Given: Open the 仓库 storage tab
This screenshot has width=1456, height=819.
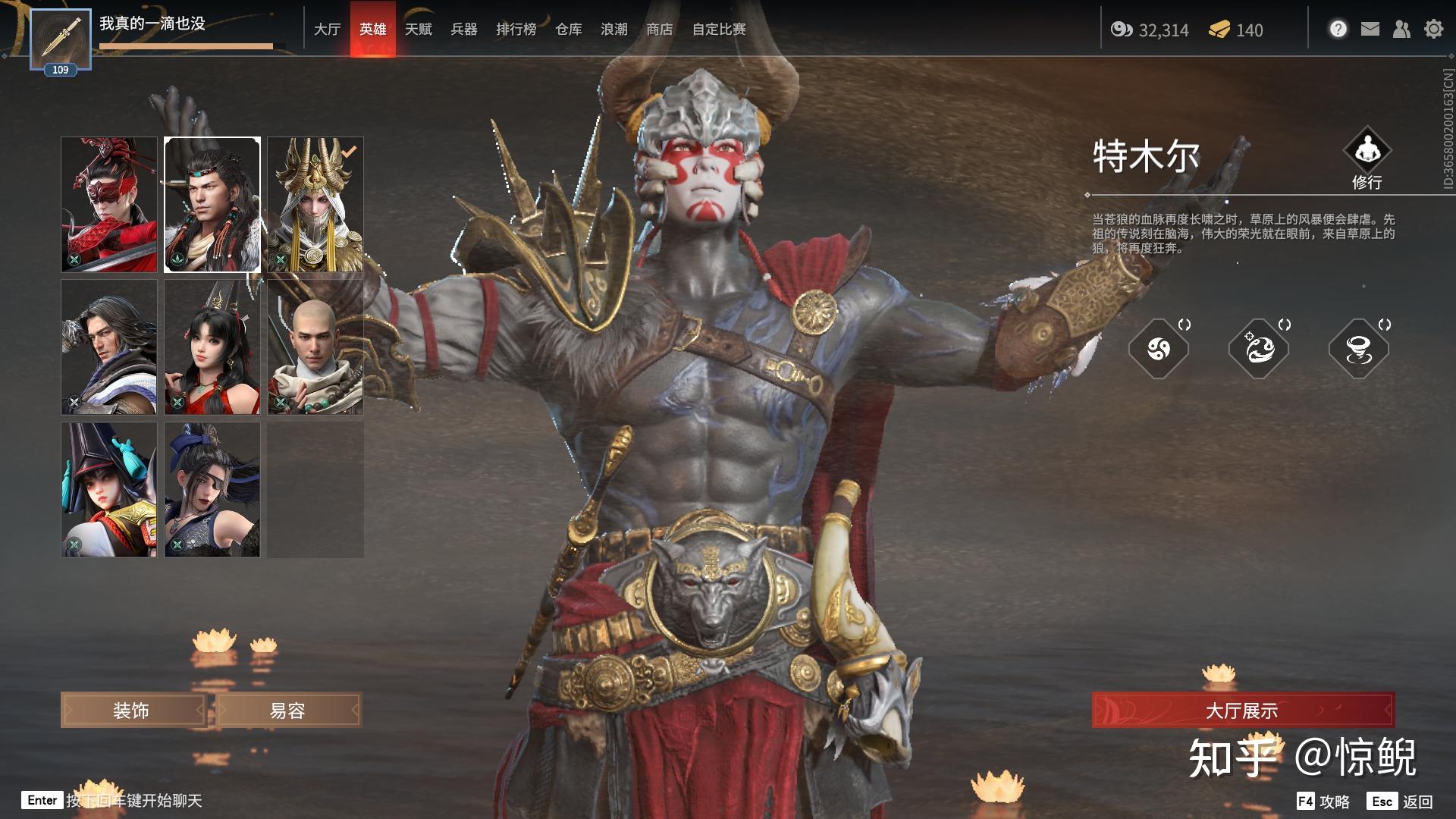Looking at the screenshot, I should click(x=568, y=29).
